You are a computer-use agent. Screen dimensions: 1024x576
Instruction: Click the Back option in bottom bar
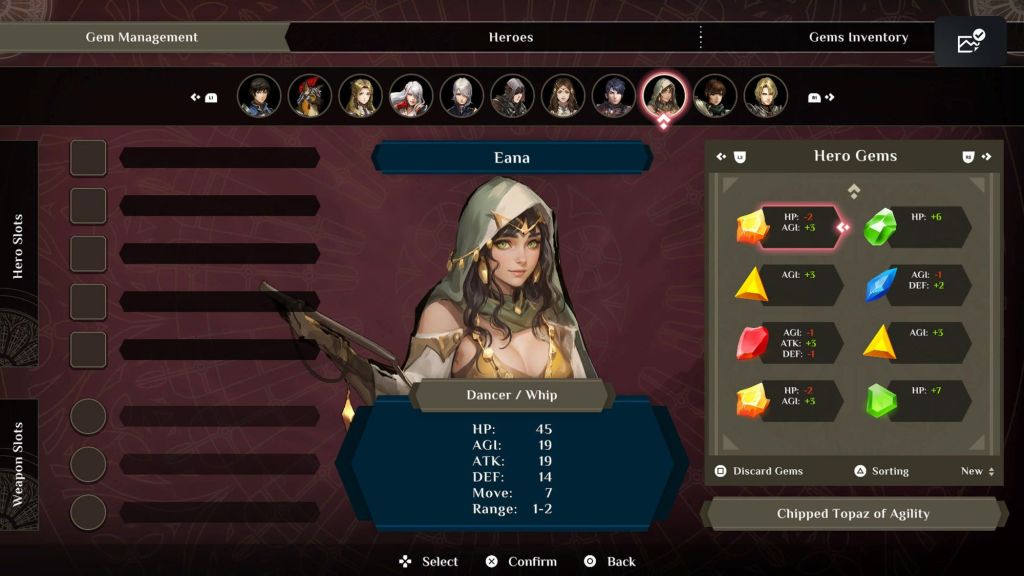610,561
